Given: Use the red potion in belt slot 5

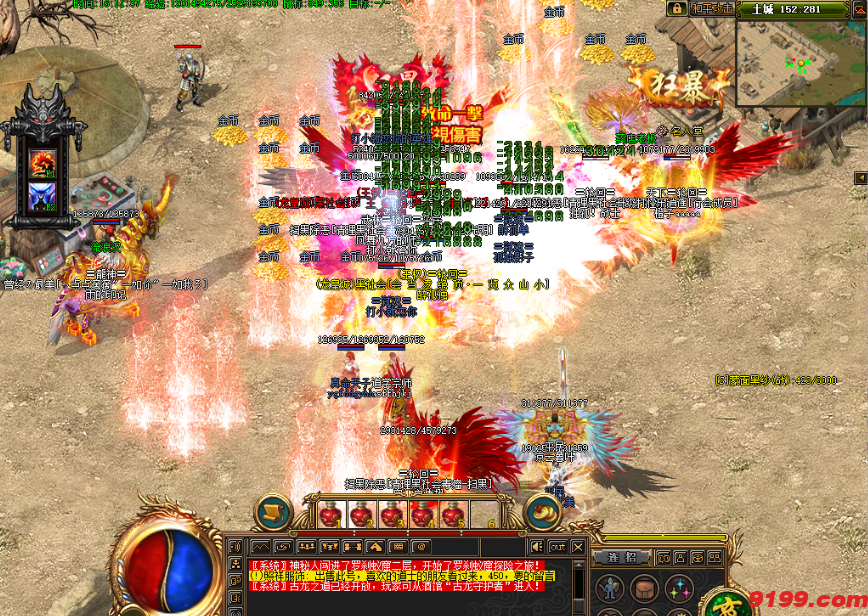Looking at the screenshot, I should (x=453, y=515).
